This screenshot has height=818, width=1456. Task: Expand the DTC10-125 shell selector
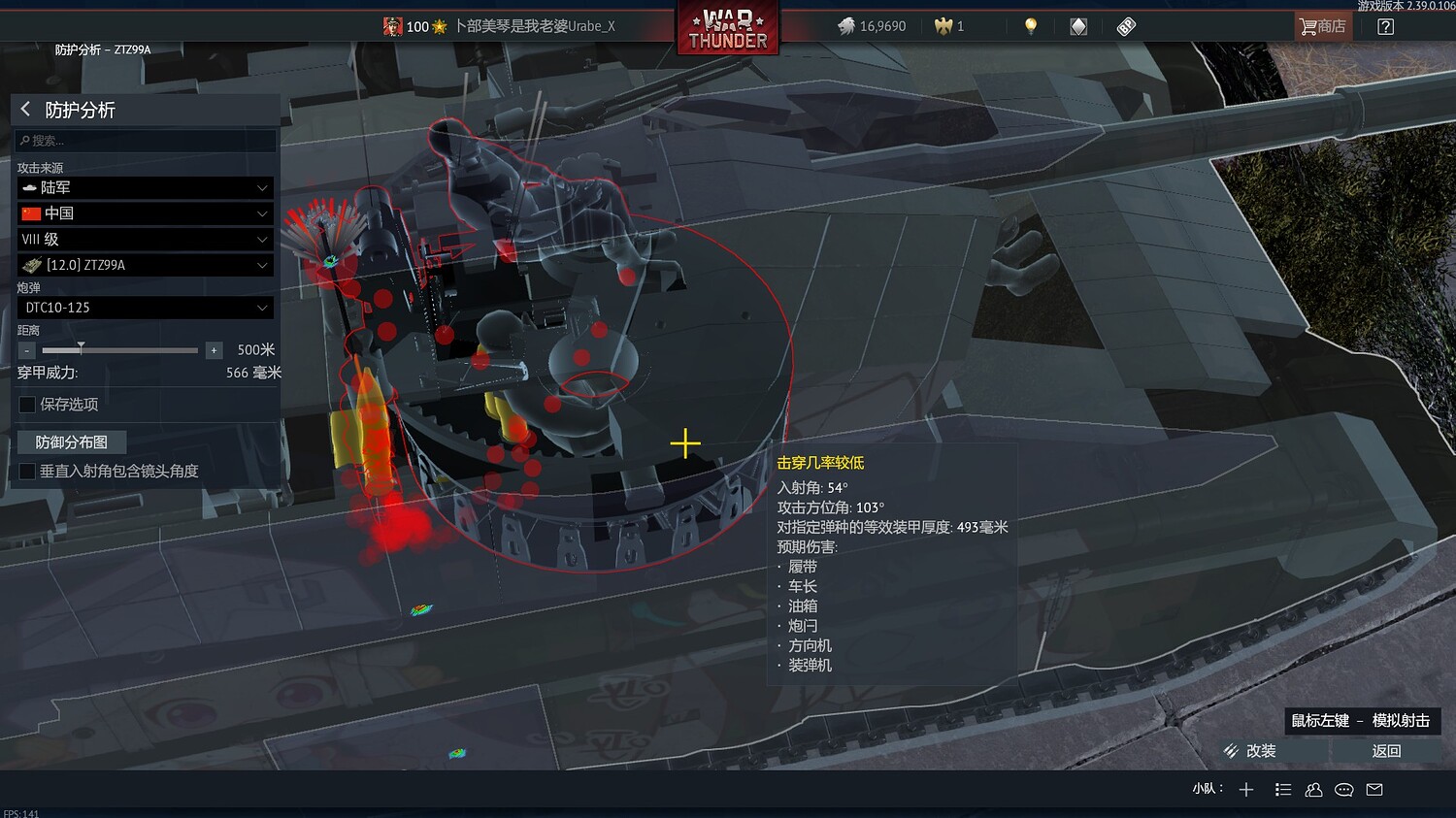click(x=144, y=307)
